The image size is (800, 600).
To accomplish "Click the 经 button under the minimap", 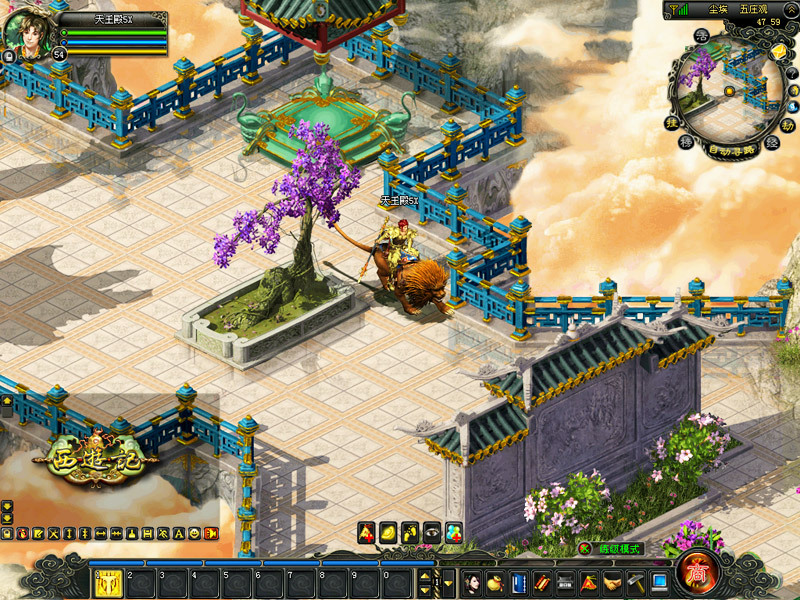I will pos(771,142).
